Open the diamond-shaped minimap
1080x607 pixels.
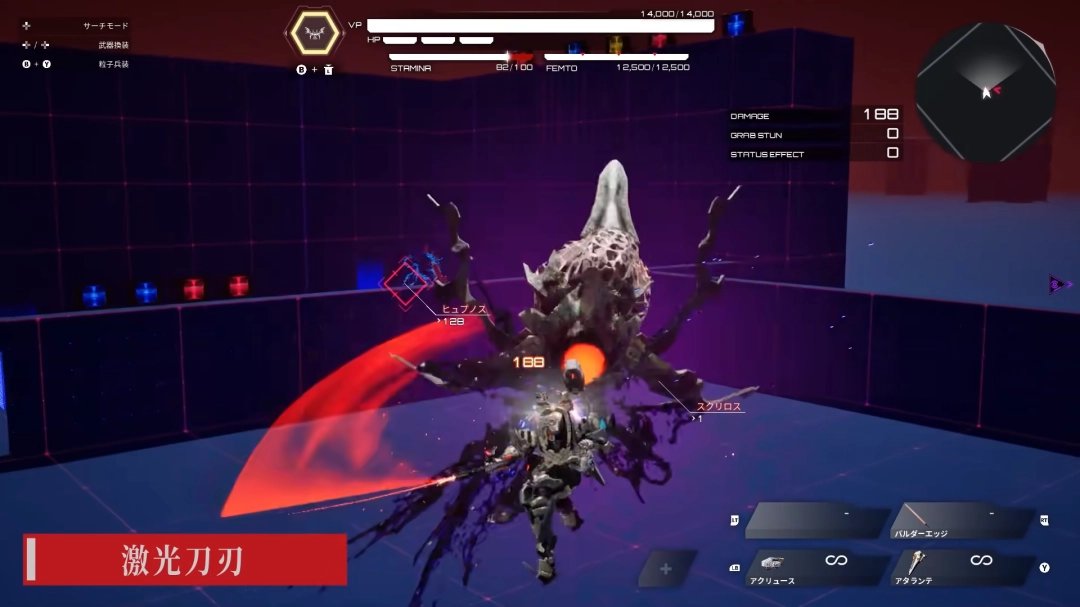(x=985, y=92)
